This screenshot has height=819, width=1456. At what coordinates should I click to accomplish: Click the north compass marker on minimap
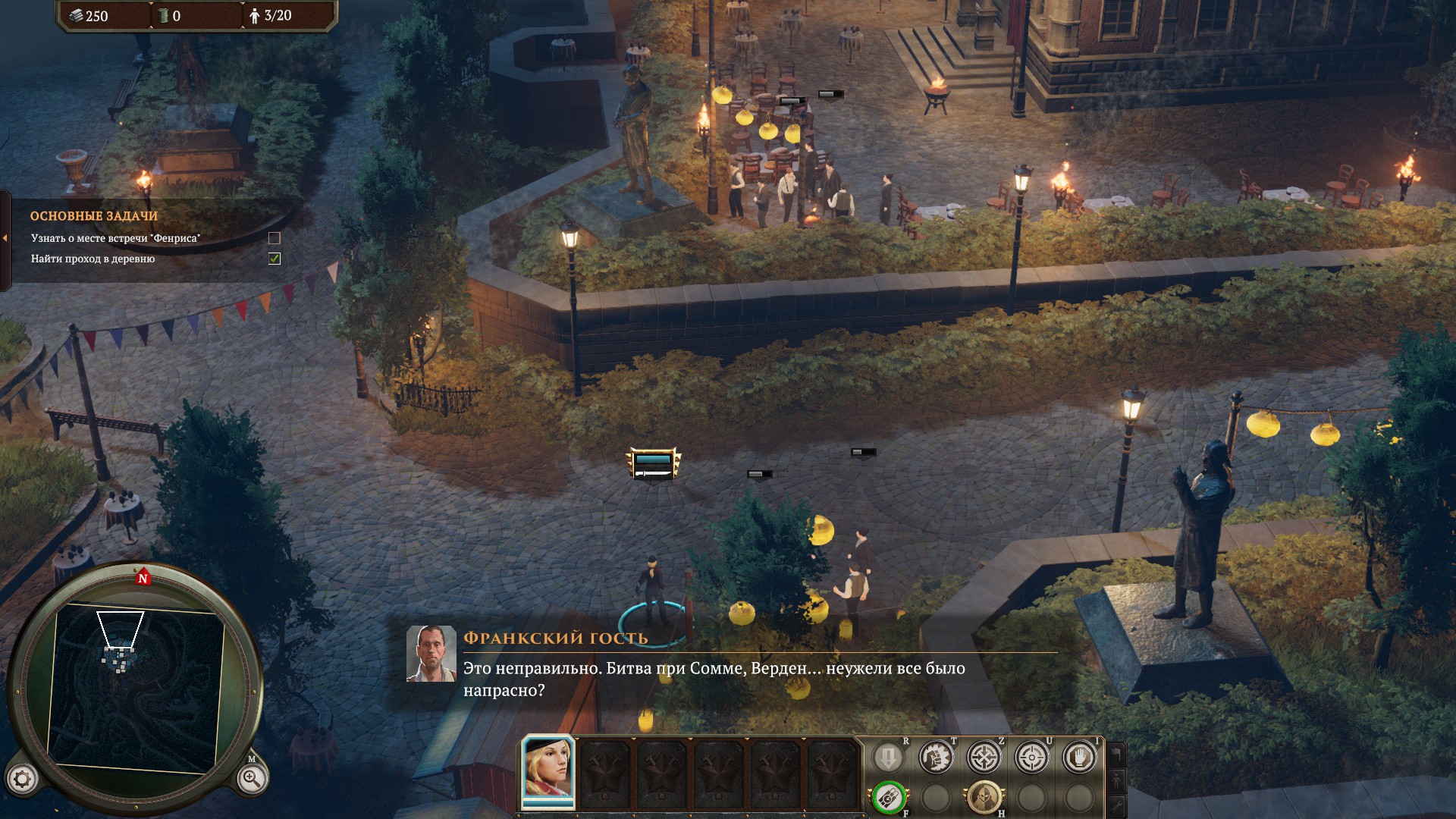(x=143, y=578)
